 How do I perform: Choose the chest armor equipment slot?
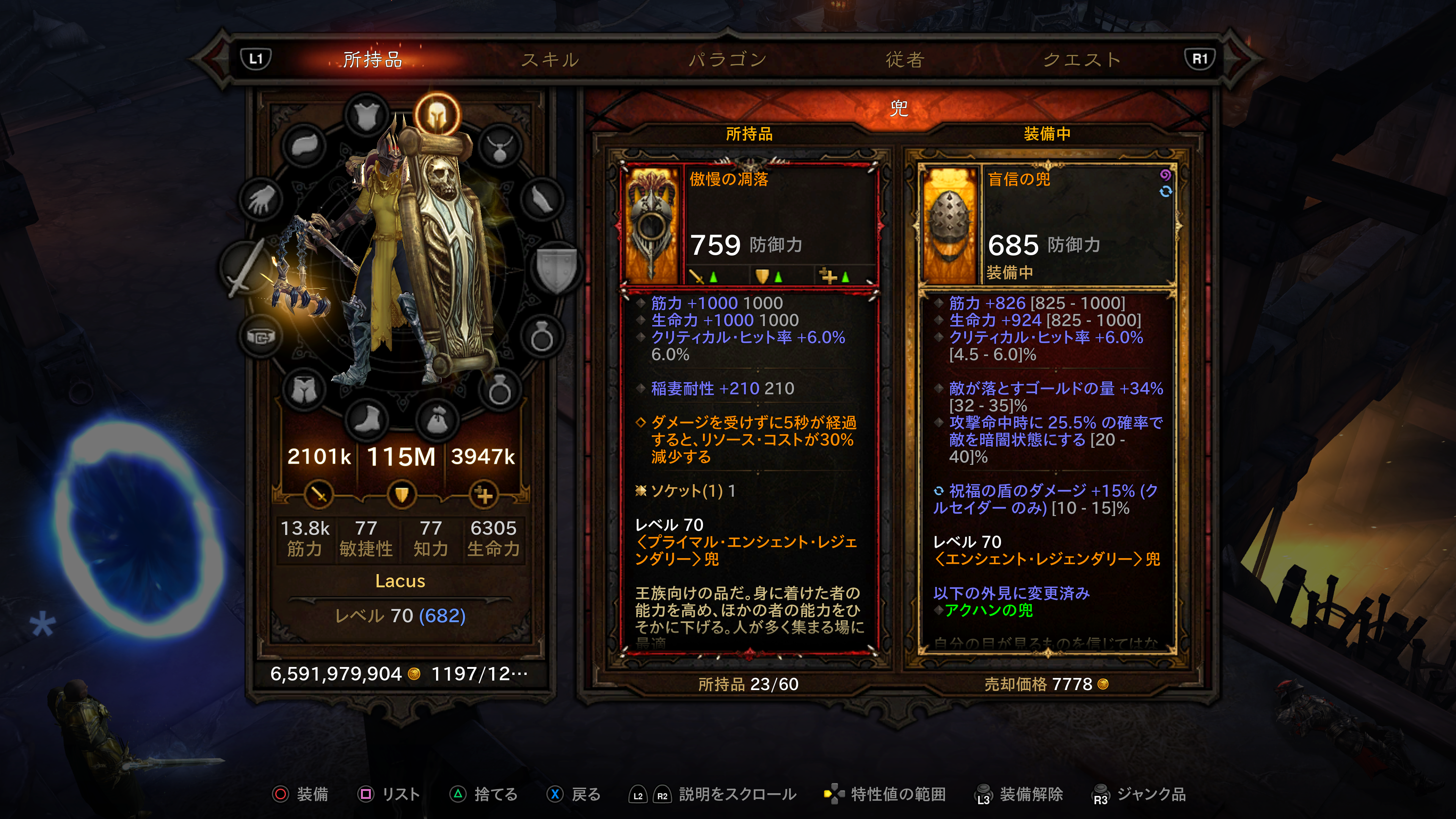367,115
